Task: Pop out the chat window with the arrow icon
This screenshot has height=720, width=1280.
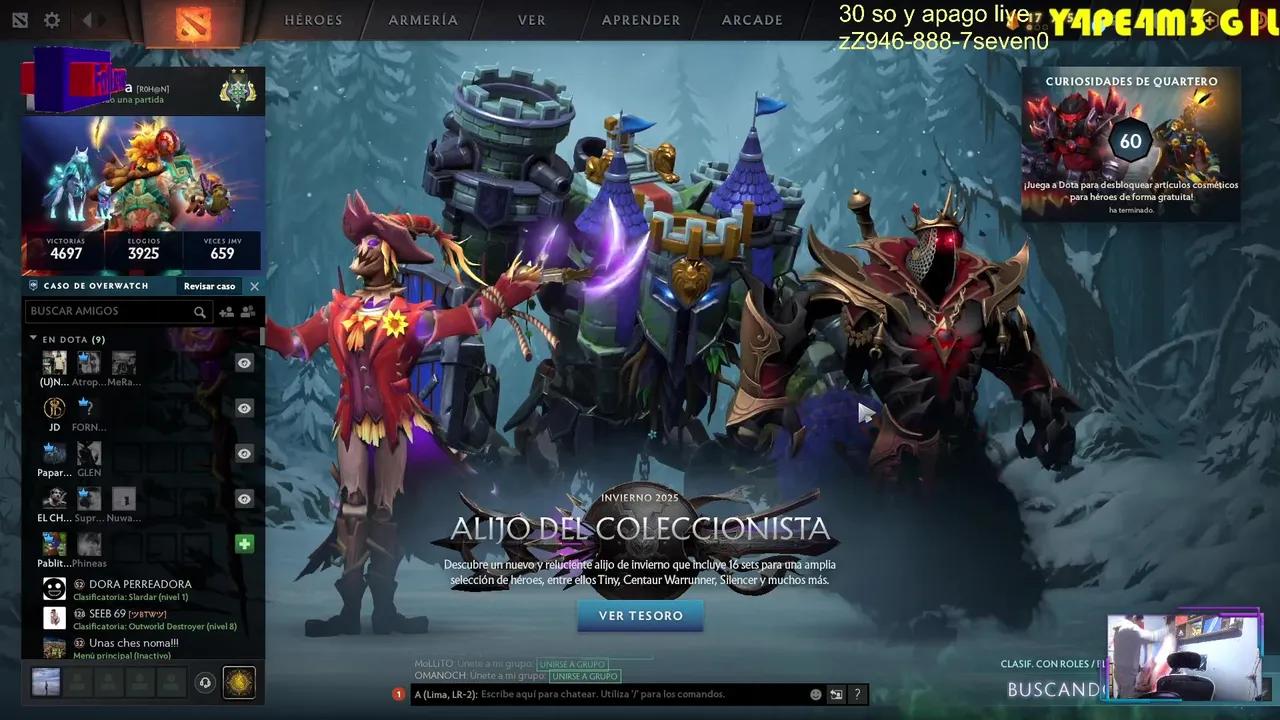Action: (836, 693)
